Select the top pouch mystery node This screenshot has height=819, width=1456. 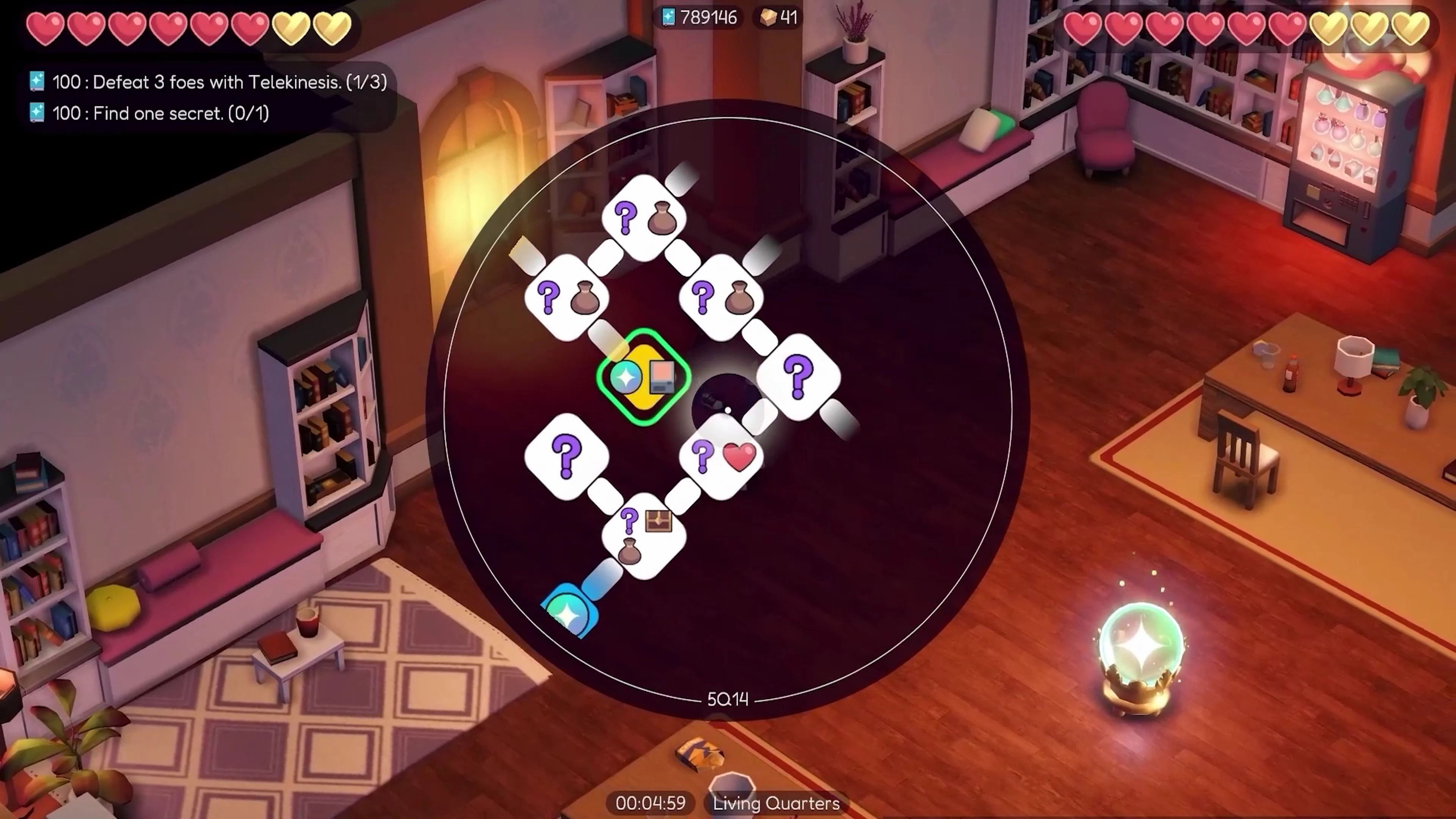click(644, 218)
